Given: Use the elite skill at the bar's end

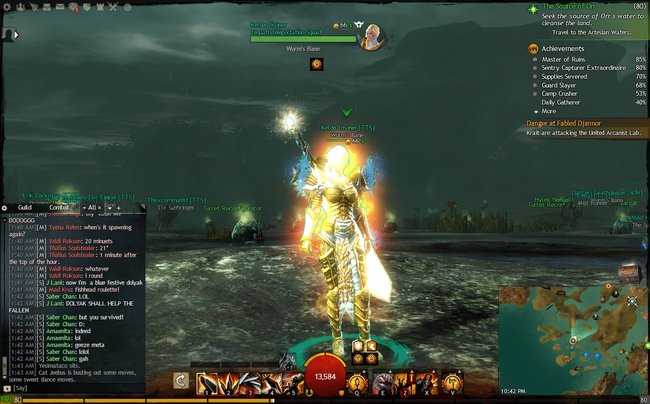Looking at the screenshot, I should 452,382.
